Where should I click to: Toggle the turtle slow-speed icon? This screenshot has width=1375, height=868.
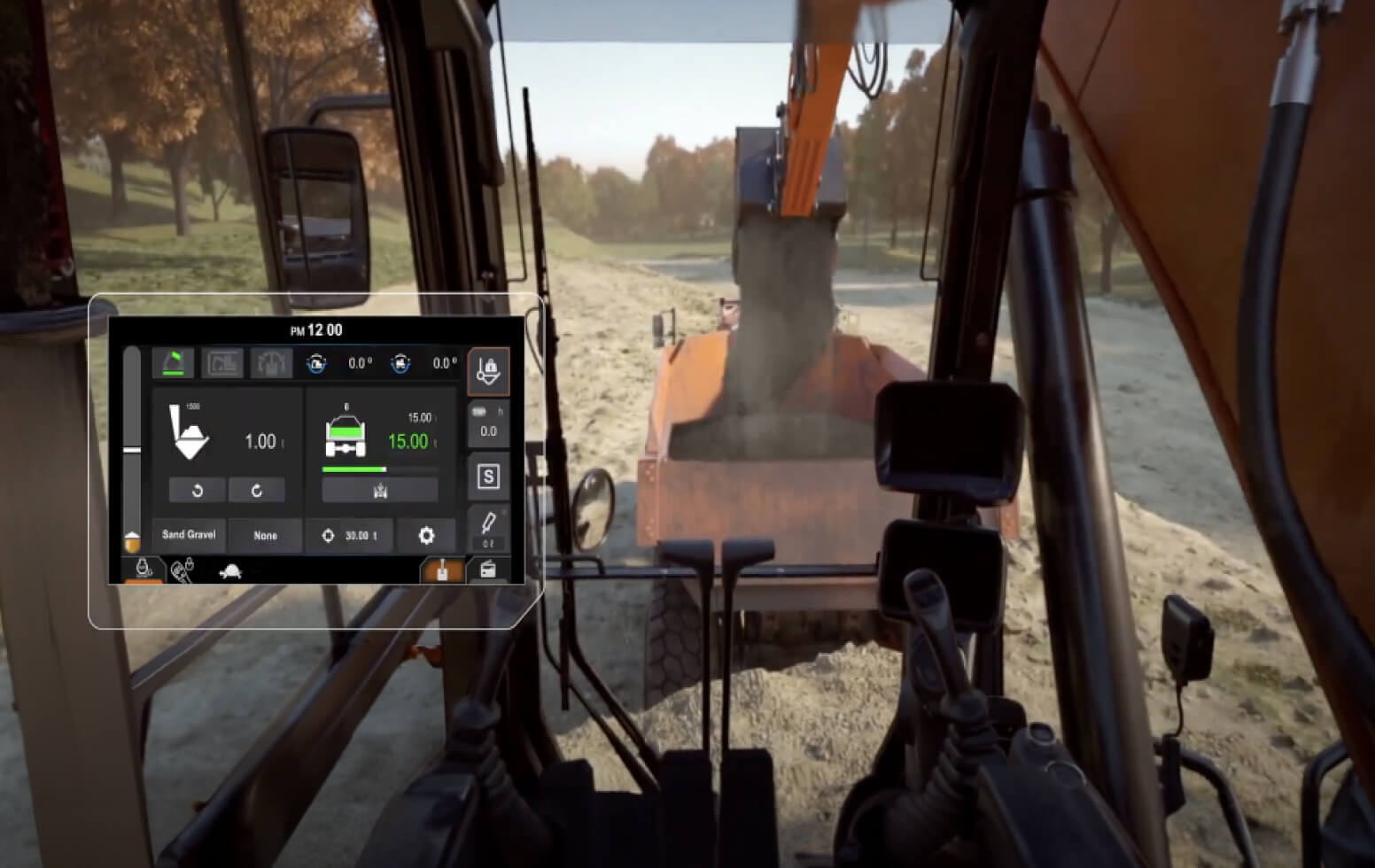[x=229, y=571]
